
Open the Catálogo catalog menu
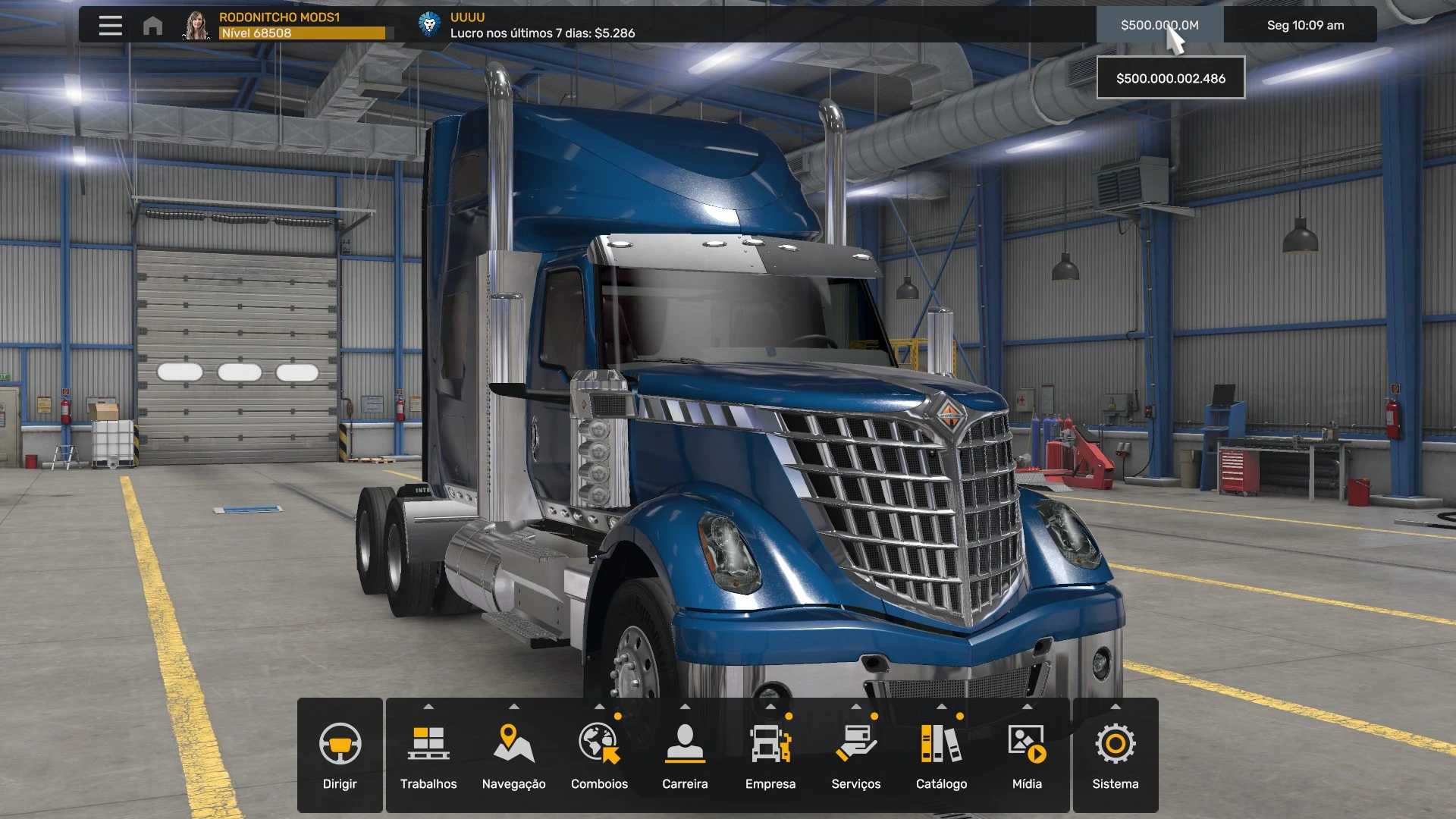(x=941, y=755)
